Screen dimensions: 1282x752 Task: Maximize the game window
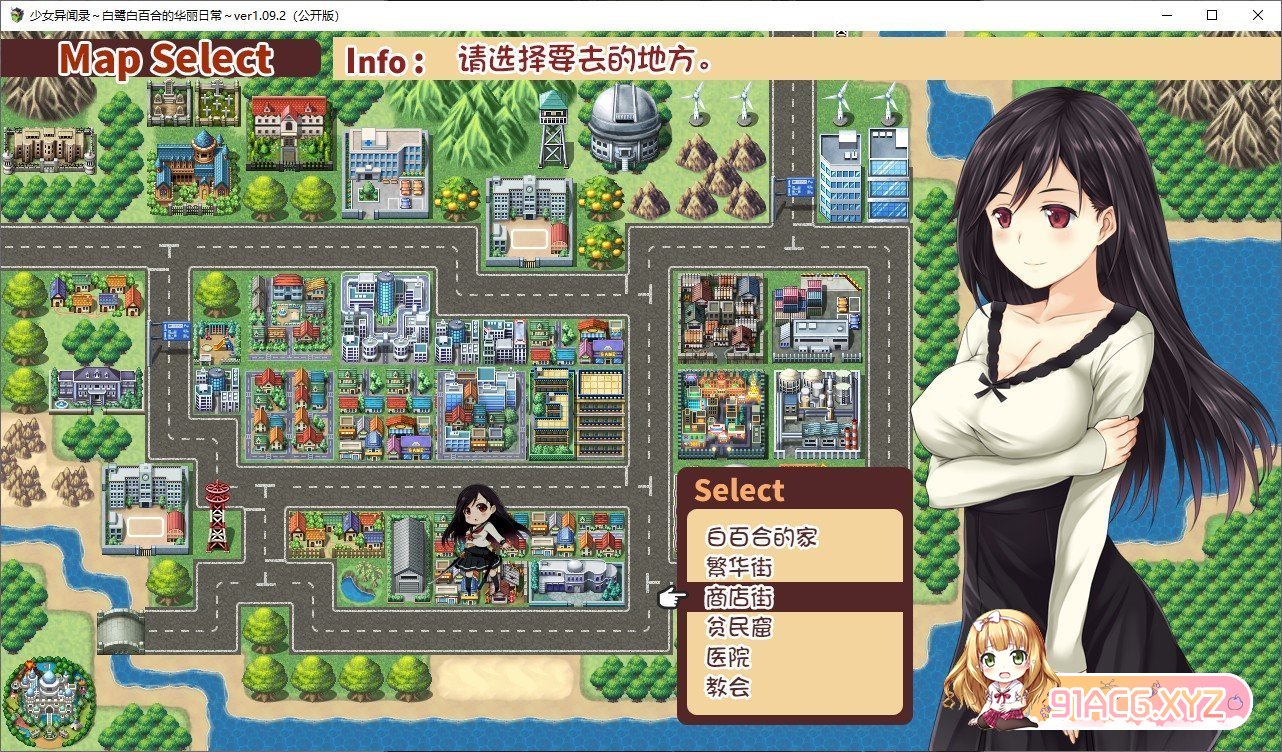(1211, 15)
